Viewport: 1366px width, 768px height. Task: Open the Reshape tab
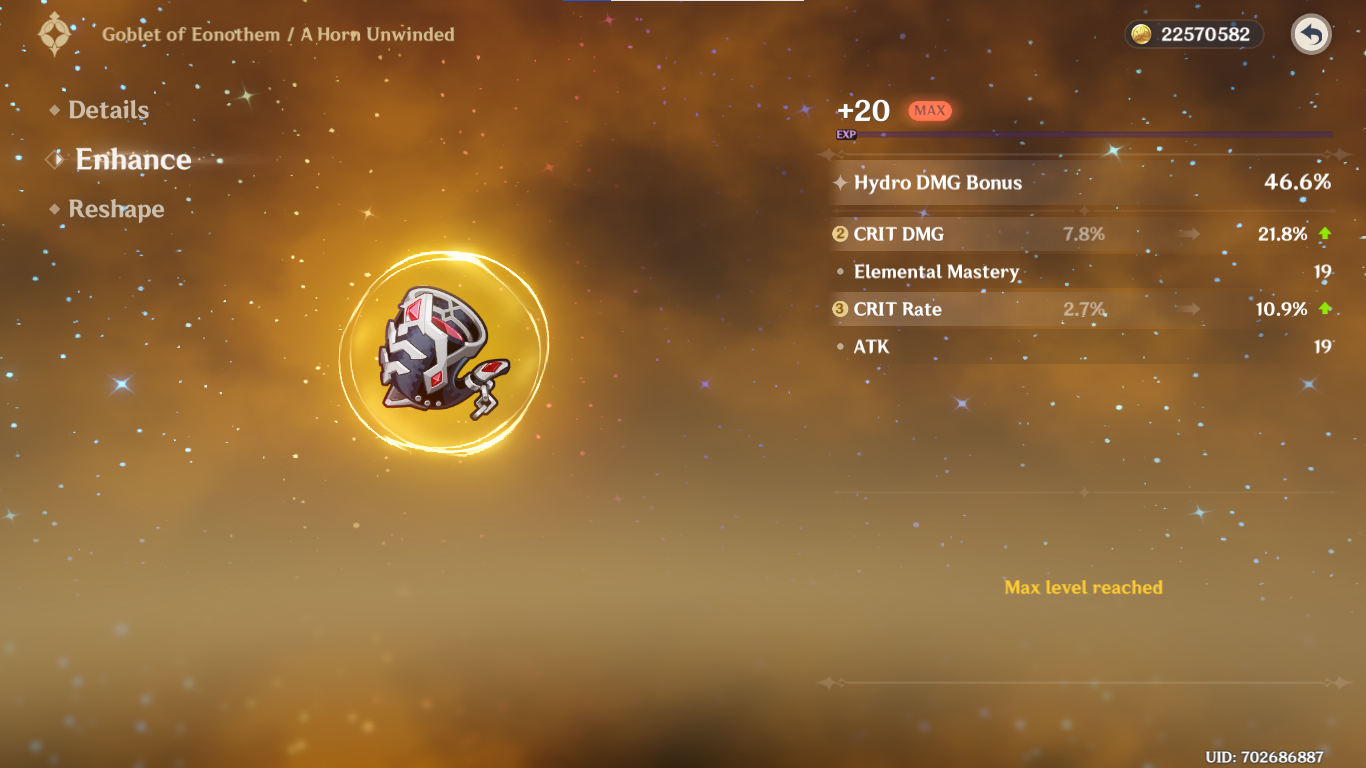116,210
